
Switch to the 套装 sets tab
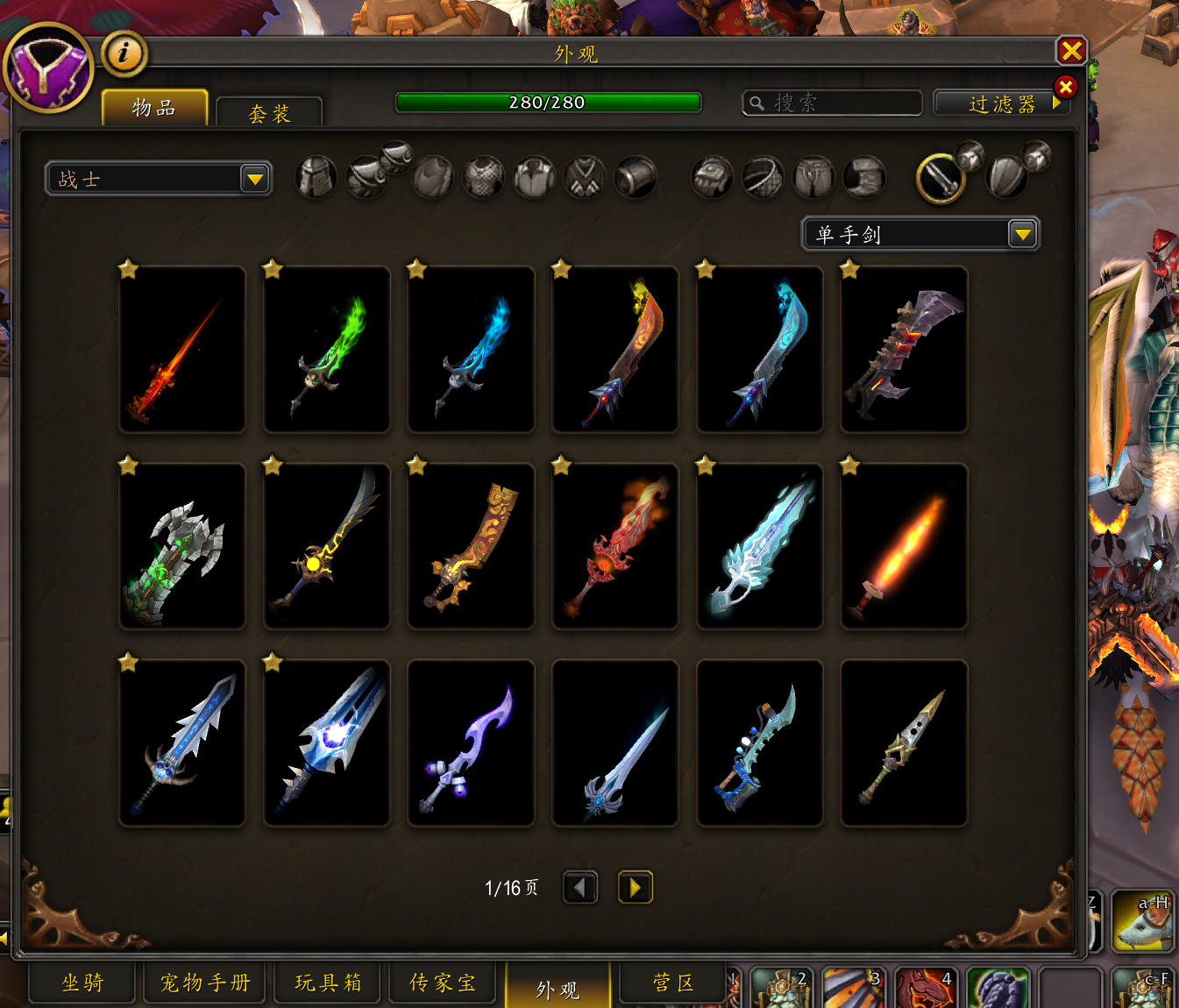pyautogui.click(x=269, y=113)
